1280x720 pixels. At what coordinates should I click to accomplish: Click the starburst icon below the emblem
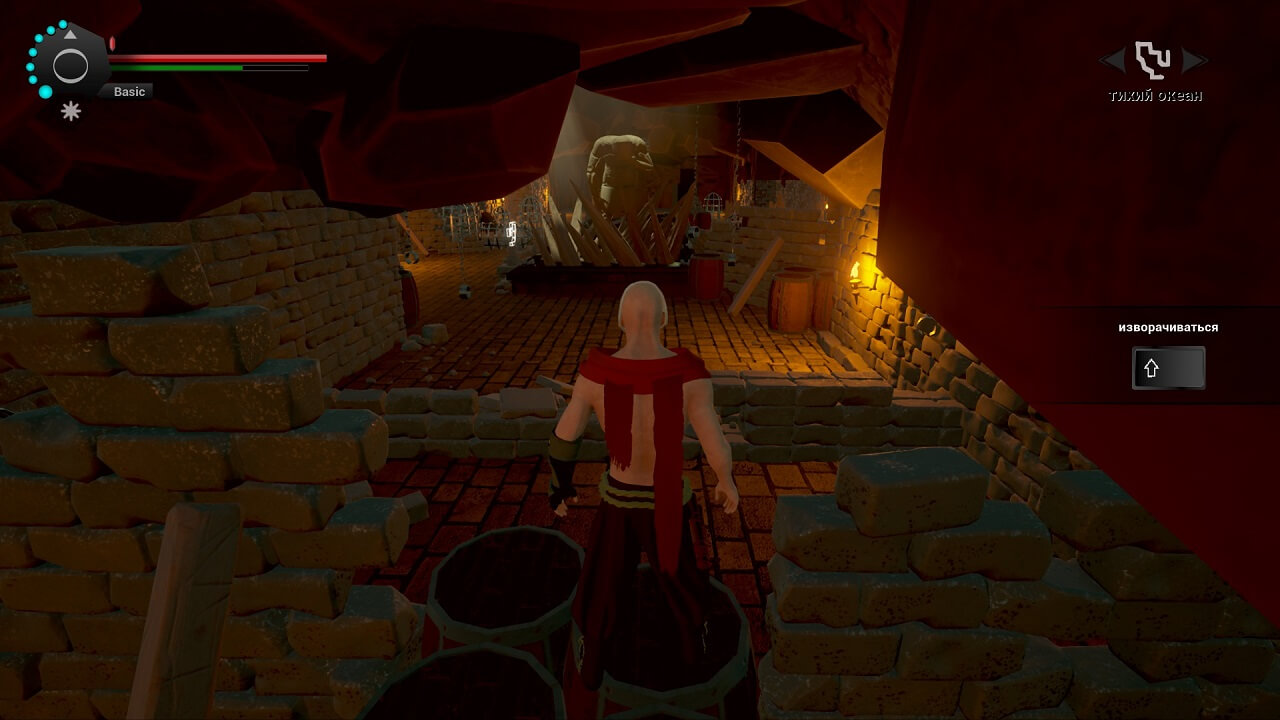[71, 112]
